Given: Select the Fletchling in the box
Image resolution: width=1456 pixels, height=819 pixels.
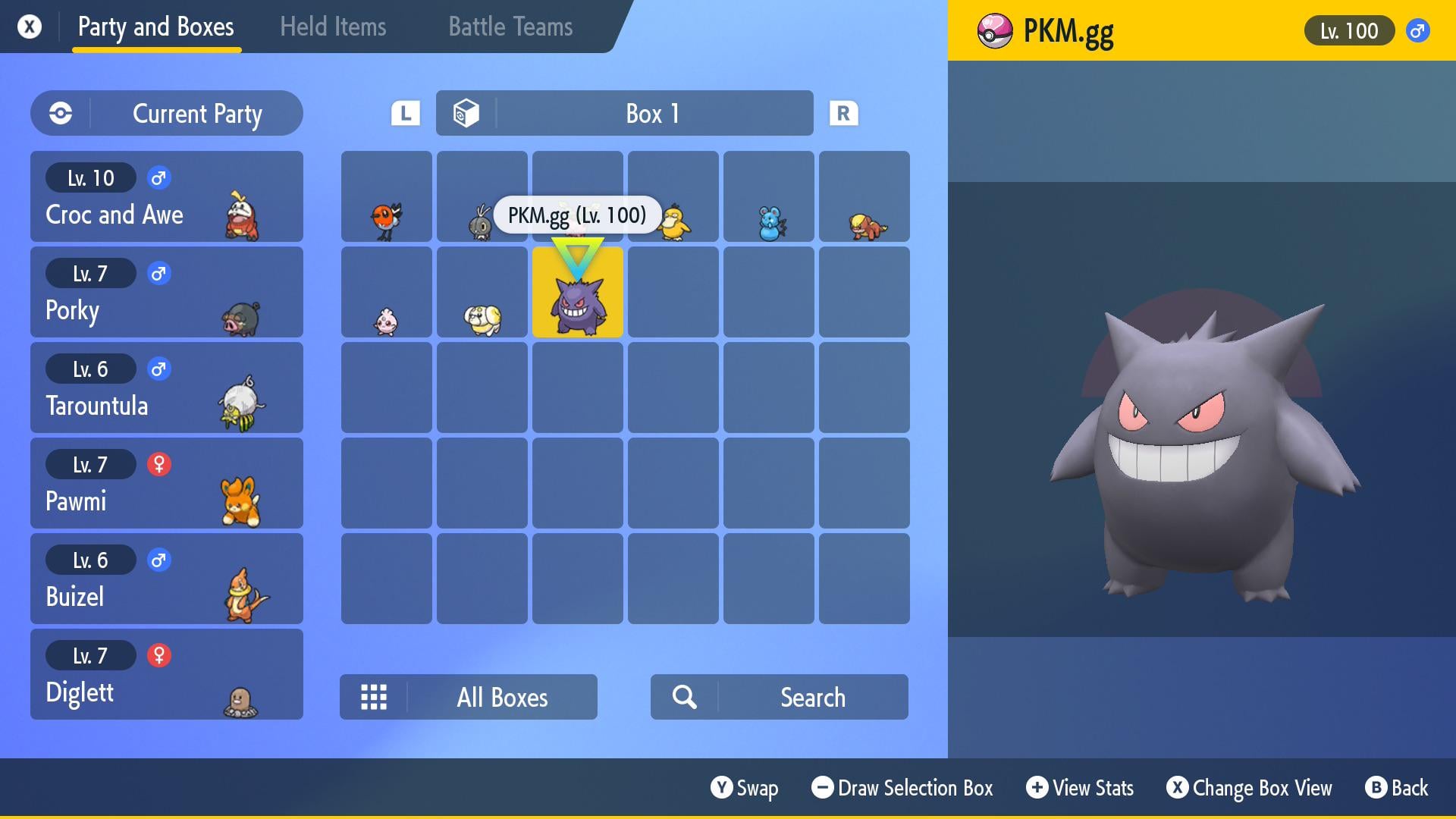Looking at the screenshot, I should (x=387, y=197).
